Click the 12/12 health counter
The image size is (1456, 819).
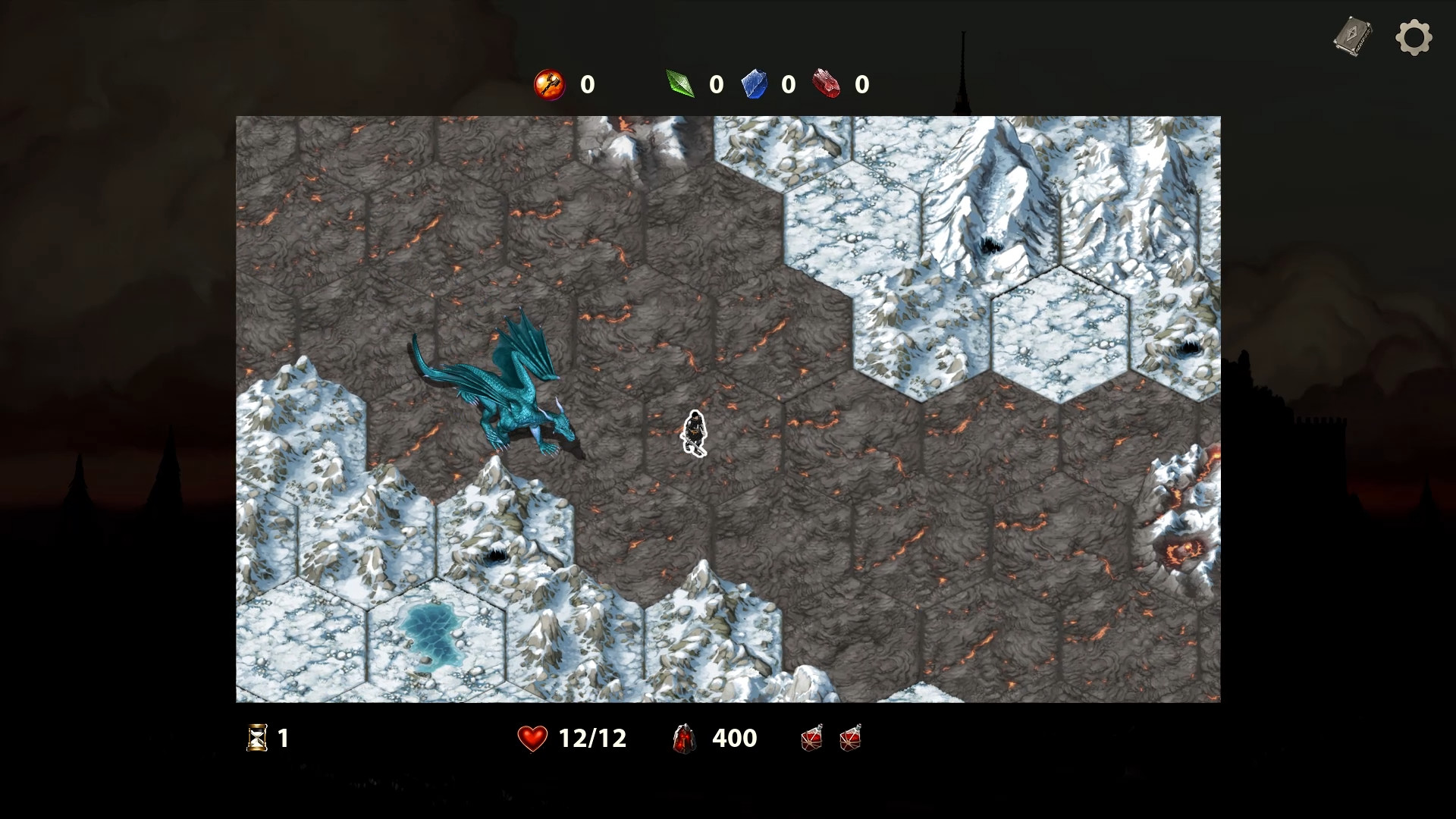tap(591, 736)
